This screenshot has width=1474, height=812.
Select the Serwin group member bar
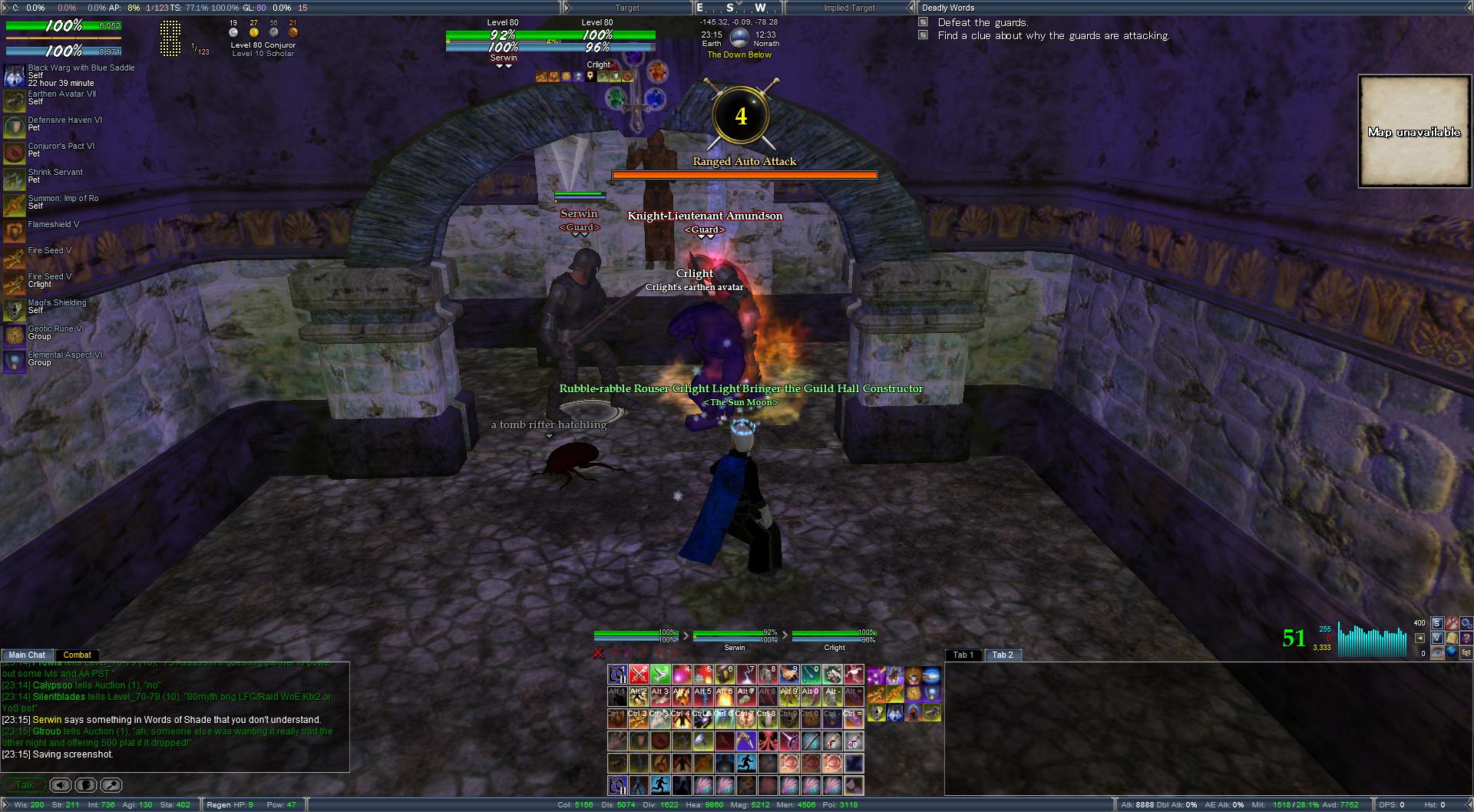point(735,639)
